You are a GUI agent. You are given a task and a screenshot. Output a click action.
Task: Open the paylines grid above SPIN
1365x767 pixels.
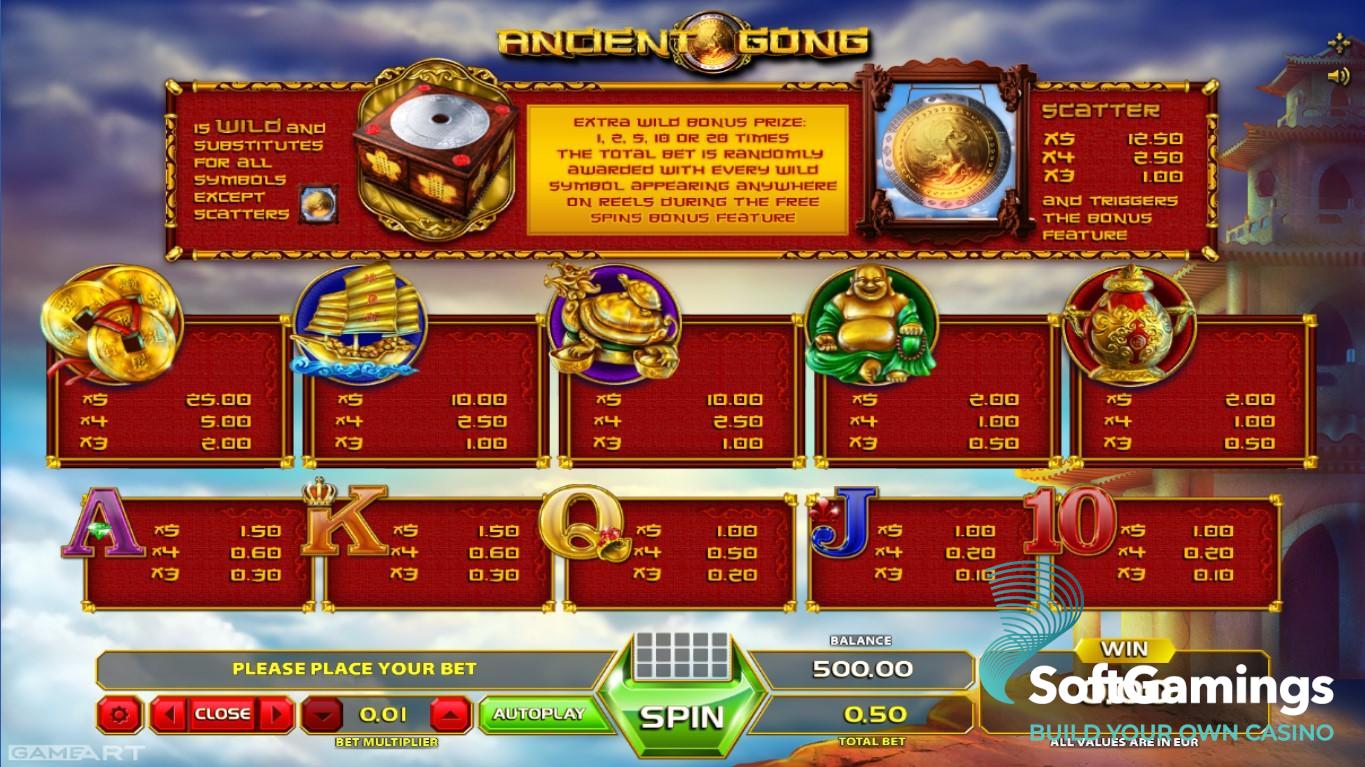tap(682, 655)
